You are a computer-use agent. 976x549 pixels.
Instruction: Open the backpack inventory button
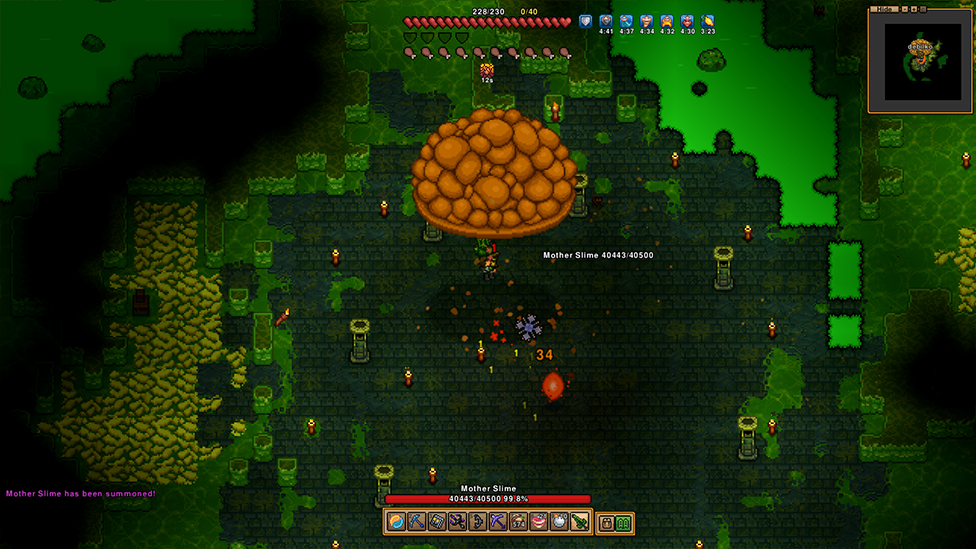coord(606,523)
